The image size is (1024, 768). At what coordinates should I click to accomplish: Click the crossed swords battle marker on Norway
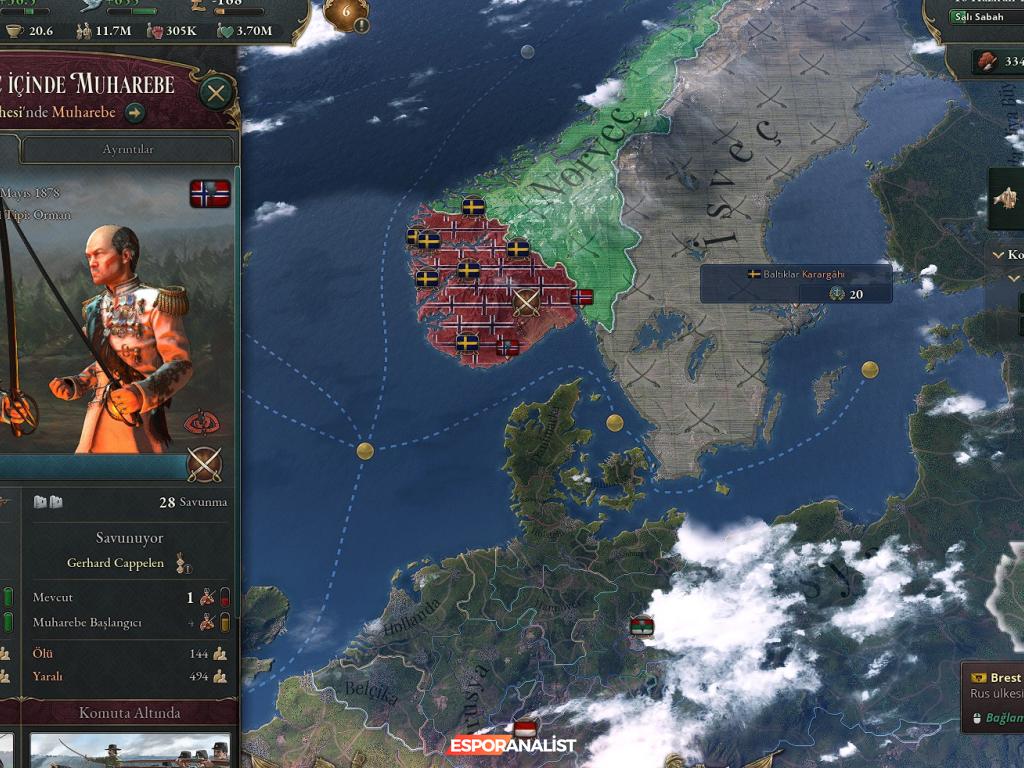(x=526, y=302)
